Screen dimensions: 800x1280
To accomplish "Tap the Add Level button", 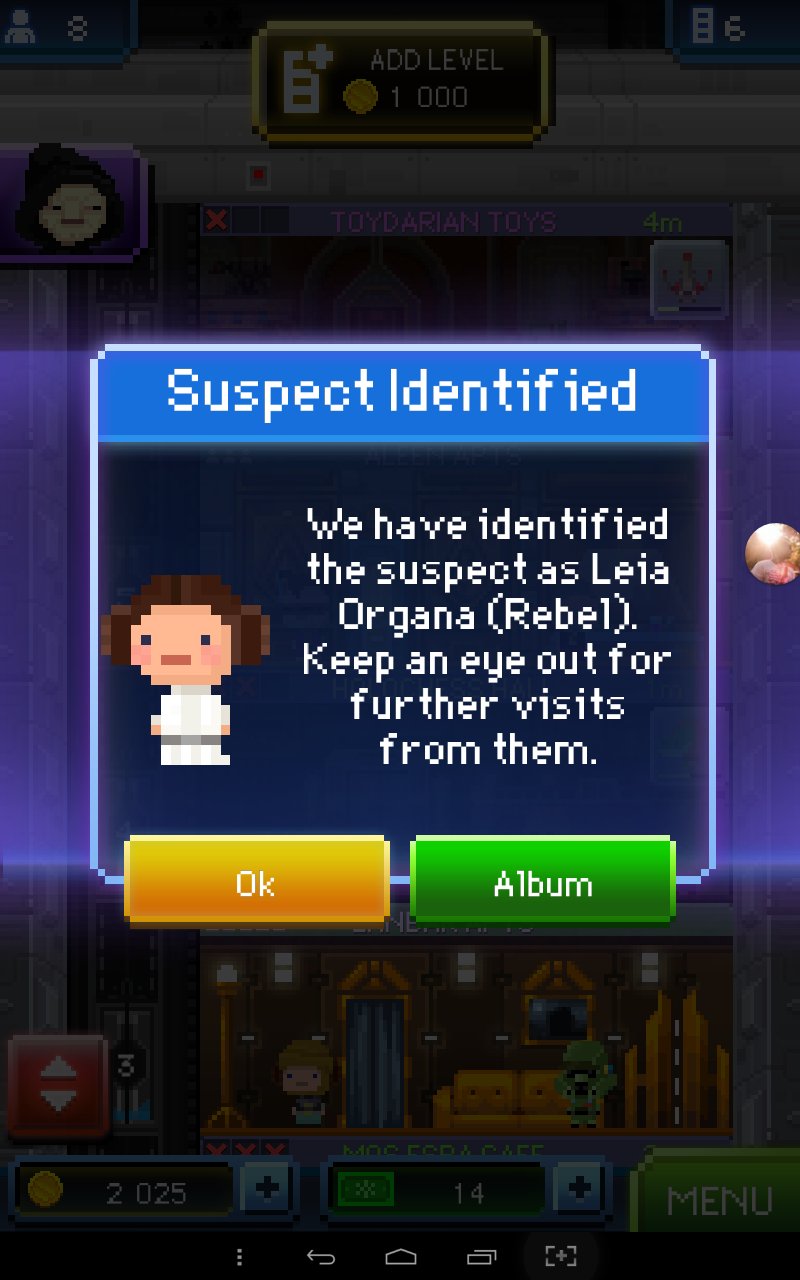I will pyautogui.click(x=401, y=80).
